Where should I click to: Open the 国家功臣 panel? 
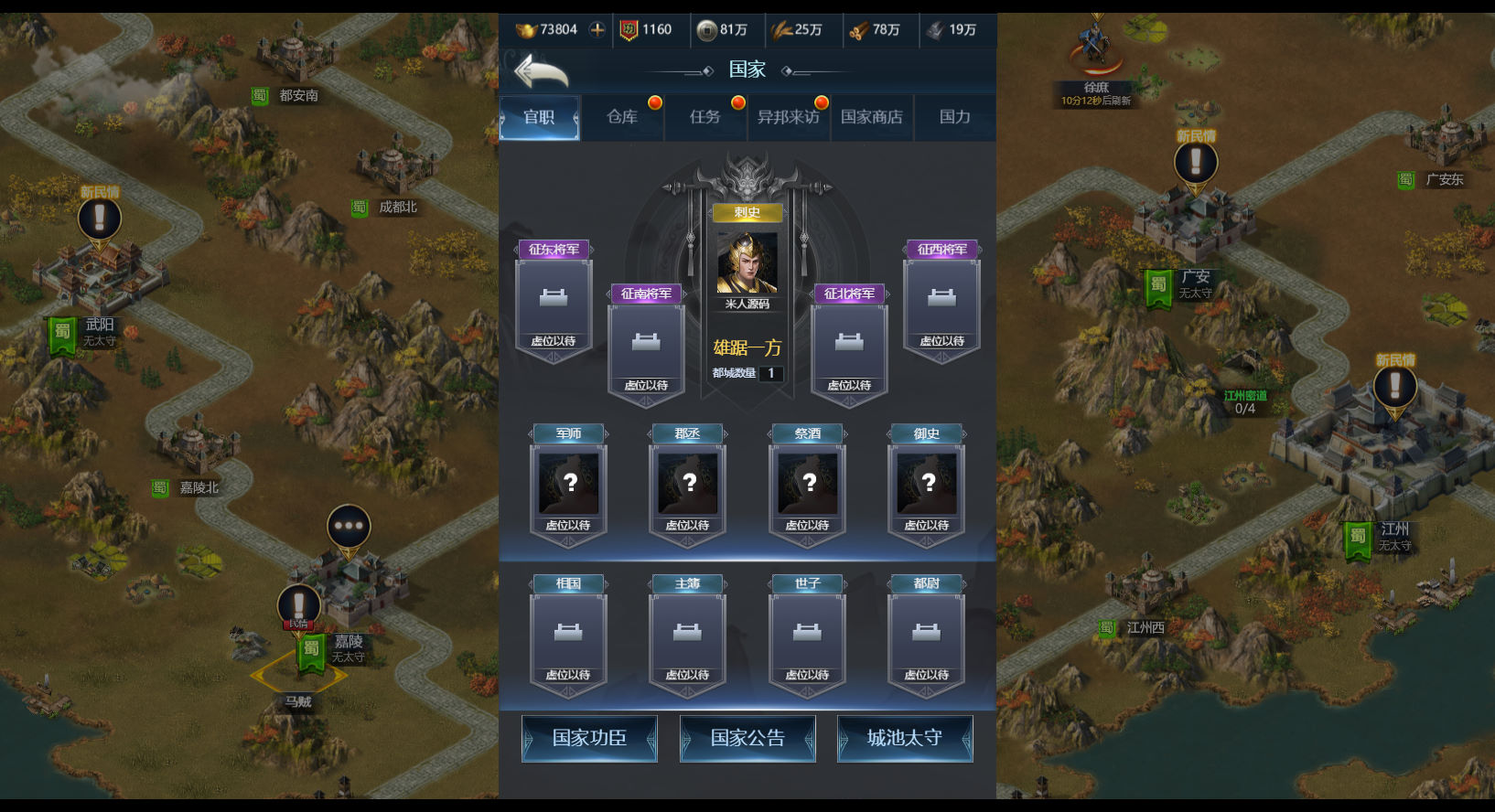[x=589, y=738]
